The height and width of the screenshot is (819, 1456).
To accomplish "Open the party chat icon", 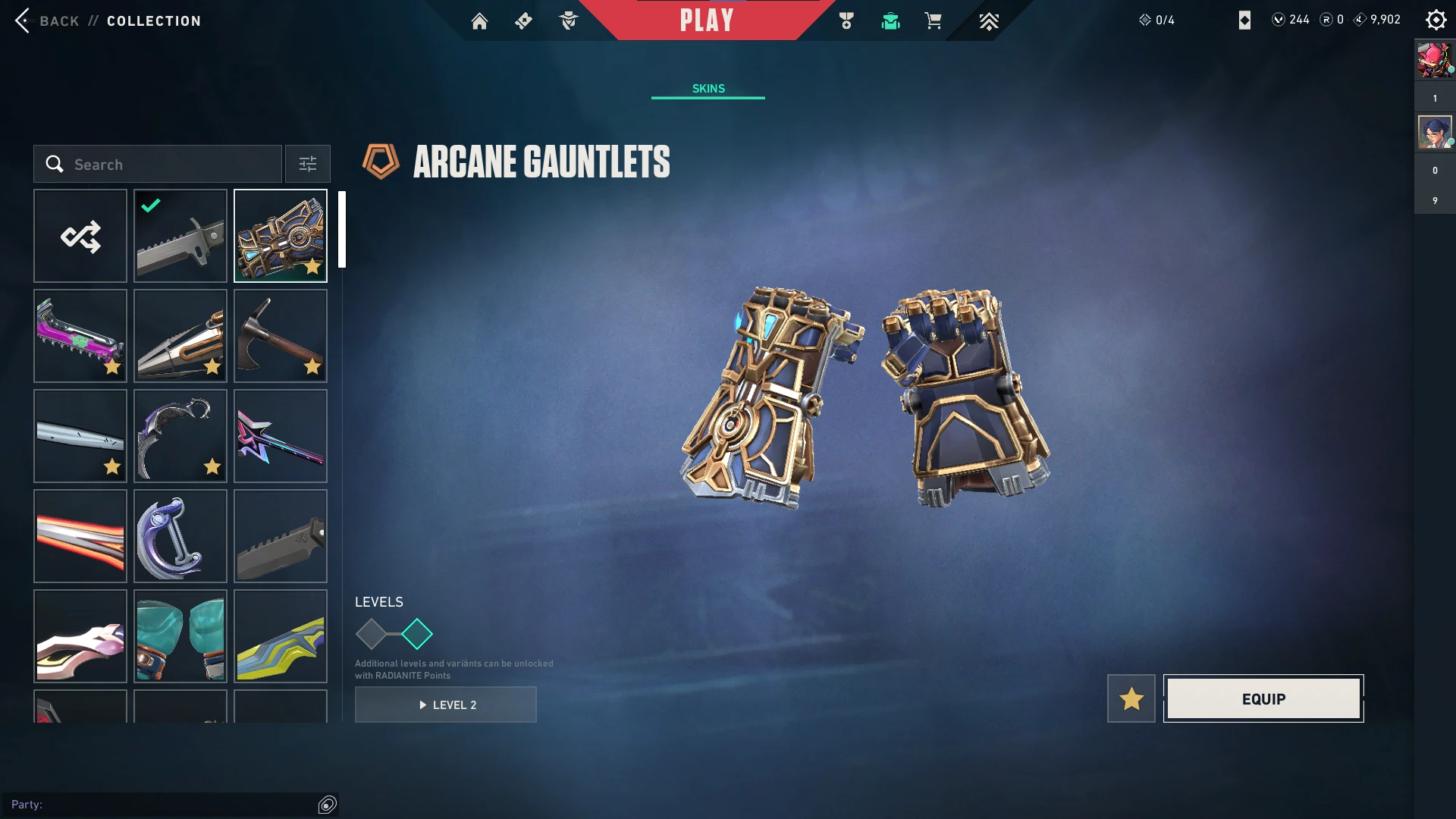I will click(328, 805).
